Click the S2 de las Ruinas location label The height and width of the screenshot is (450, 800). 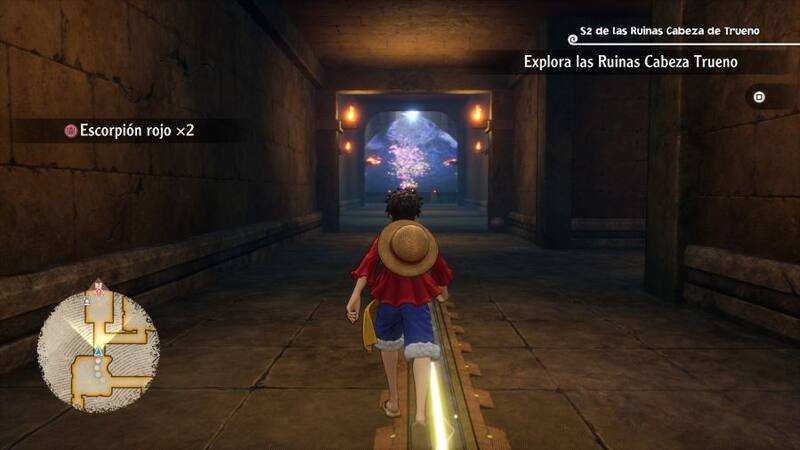[670, 31]
